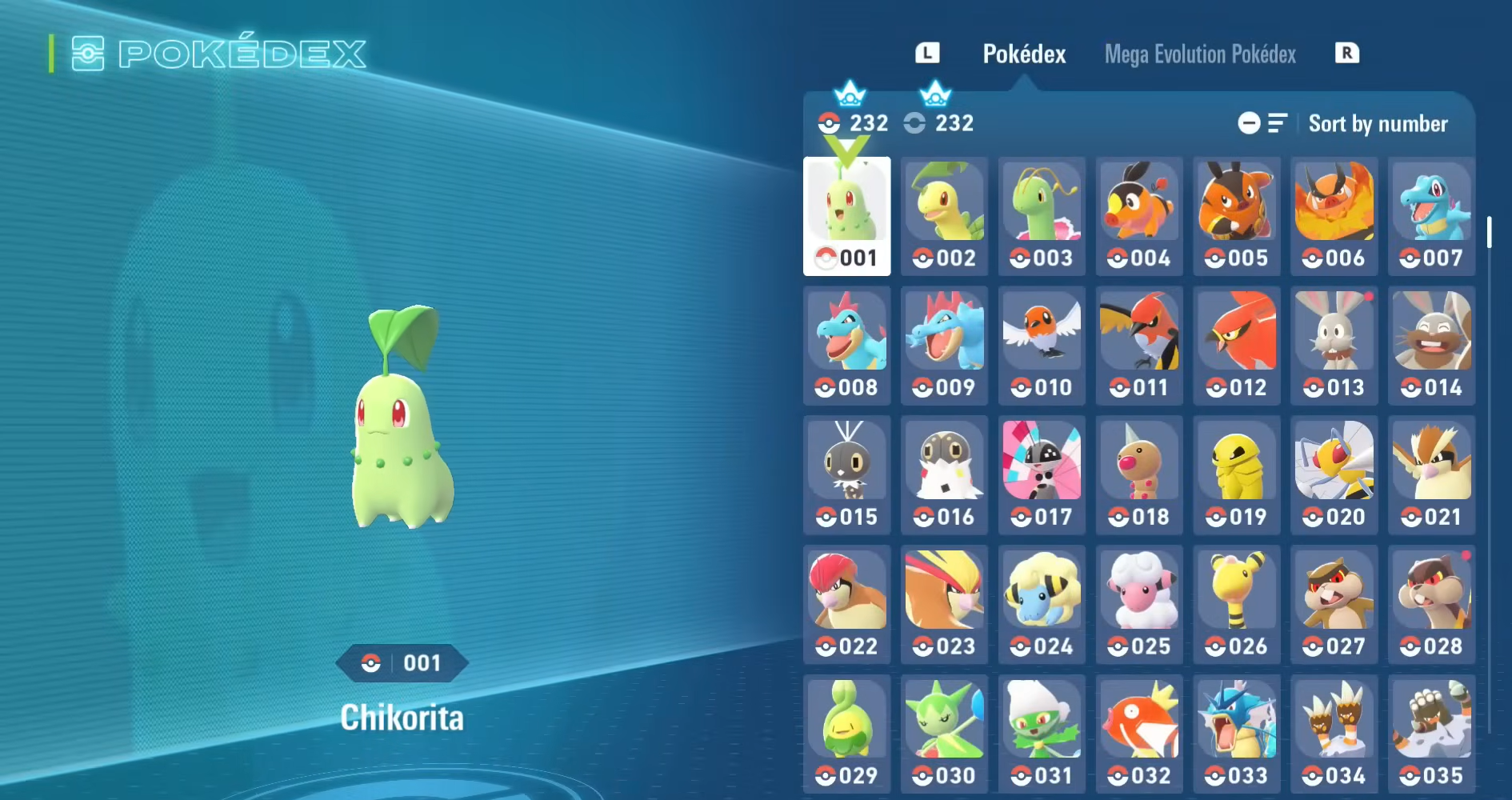Select Pidgeot entry 023
This screenshot has height=800, width=1512.
click(944, 605)
